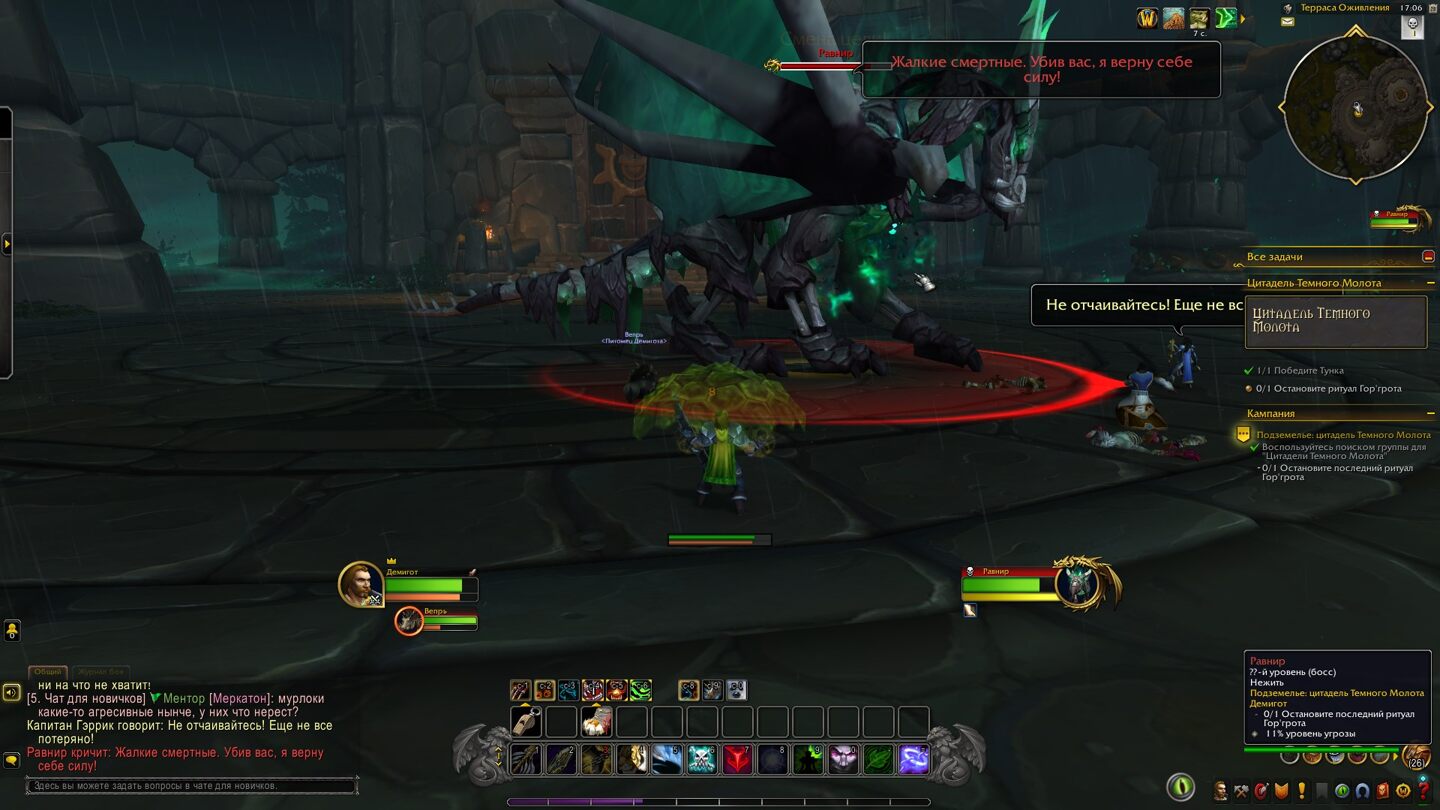Use the whistle item in action bar
The image size is (1440, 810).
pos(526,721)
